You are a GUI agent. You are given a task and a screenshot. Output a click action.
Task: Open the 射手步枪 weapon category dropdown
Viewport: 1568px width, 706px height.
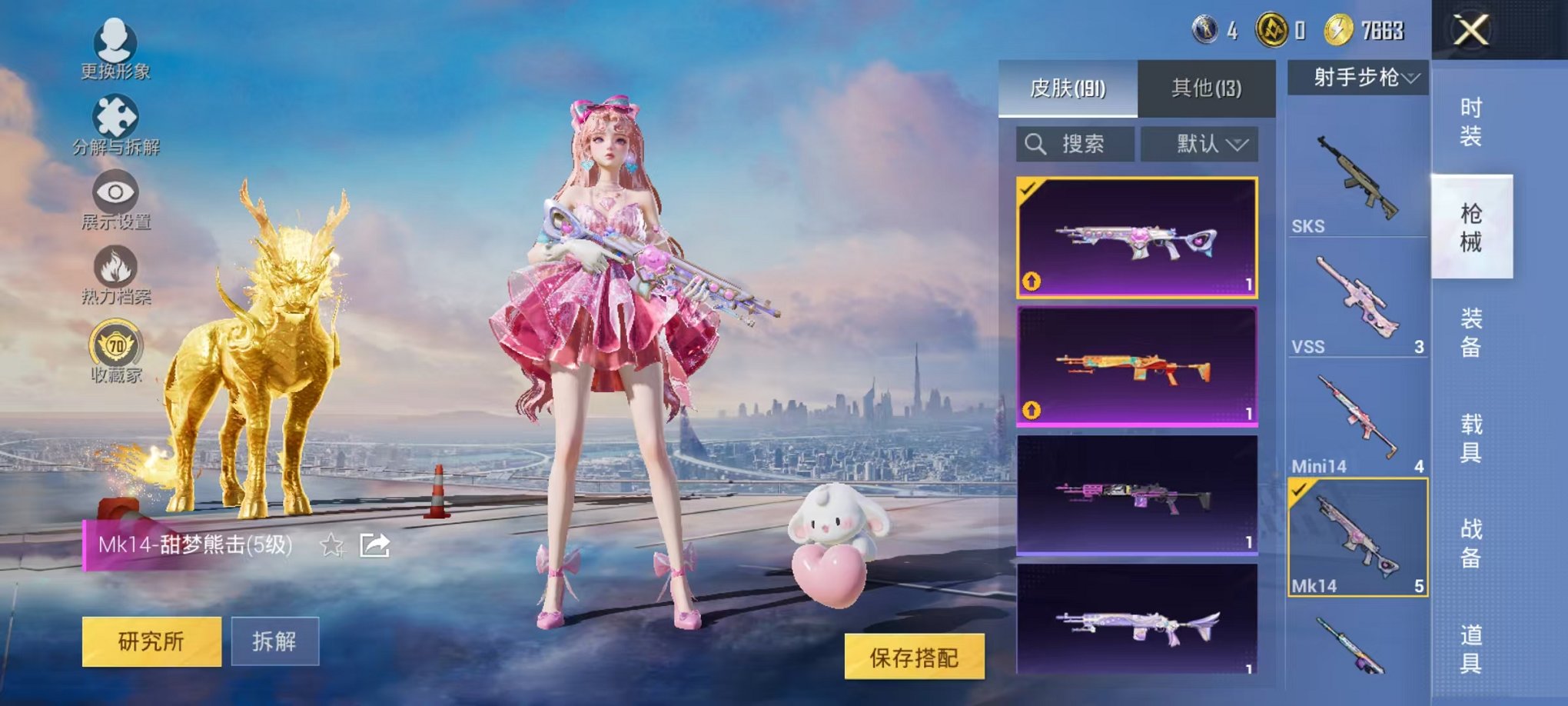click(1360, 77)
